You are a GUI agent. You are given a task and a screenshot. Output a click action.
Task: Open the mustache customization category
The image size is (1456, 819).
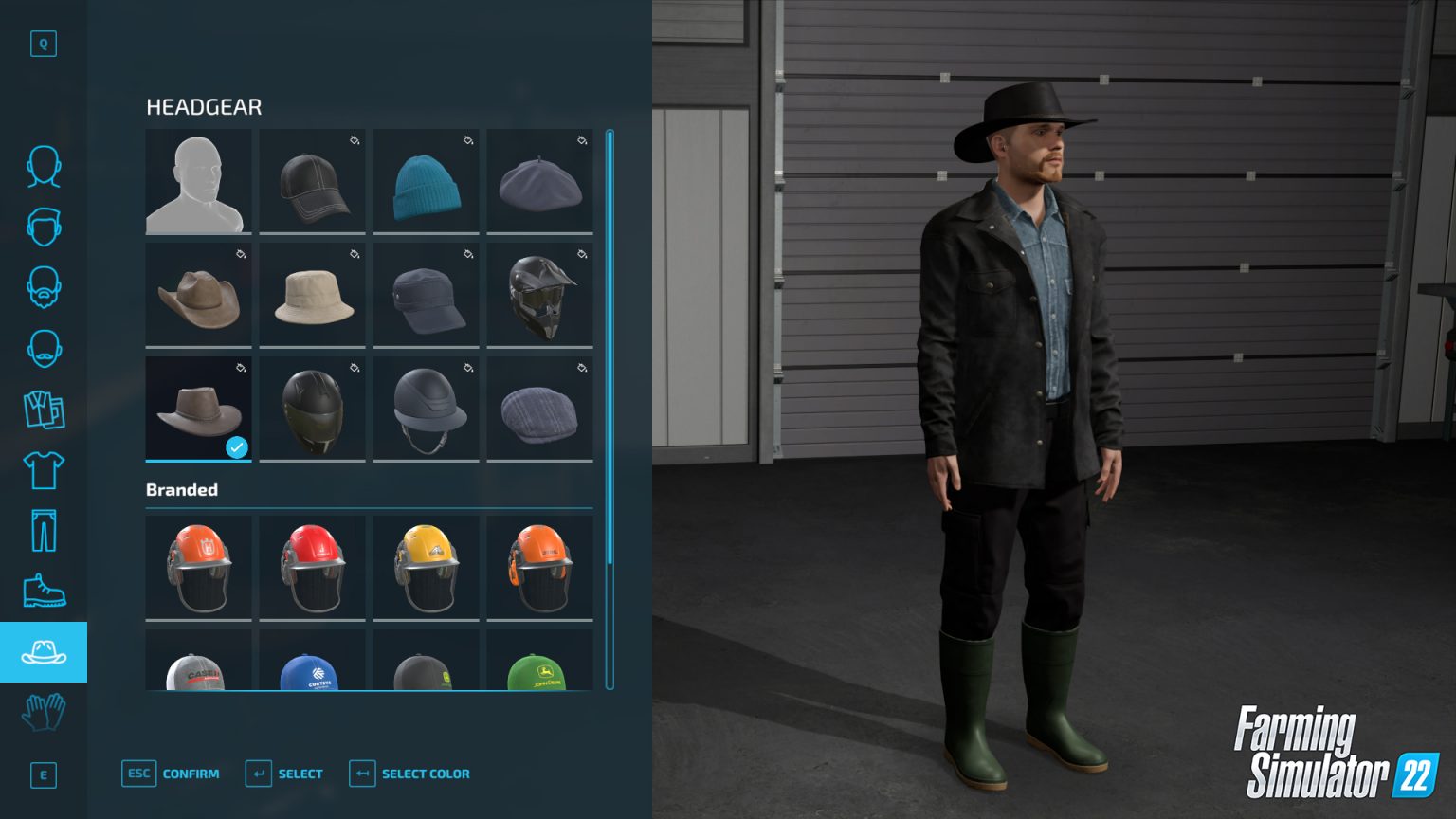pos(44,347)
